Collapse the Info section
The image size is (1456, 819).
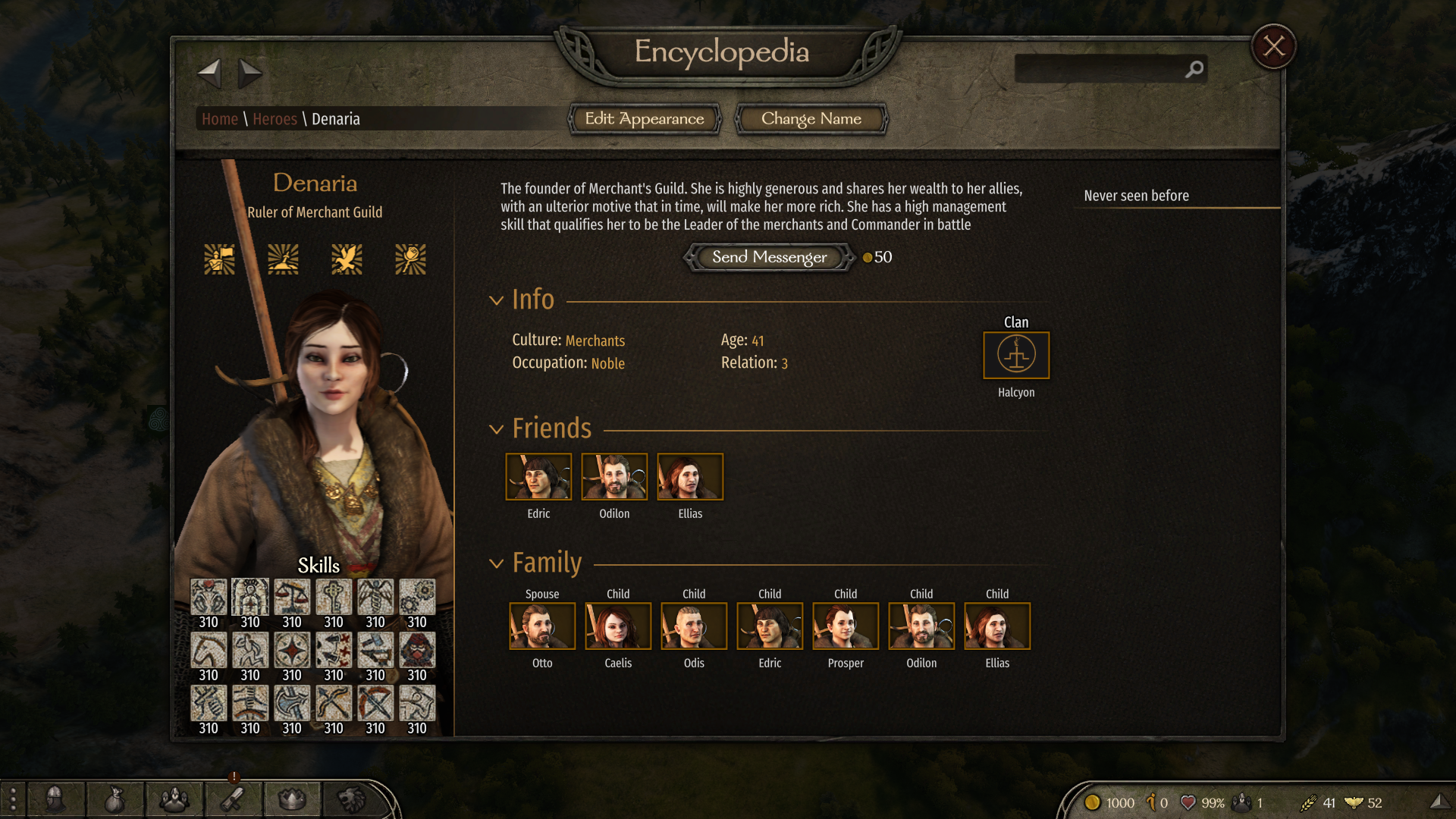coord(497,300)
